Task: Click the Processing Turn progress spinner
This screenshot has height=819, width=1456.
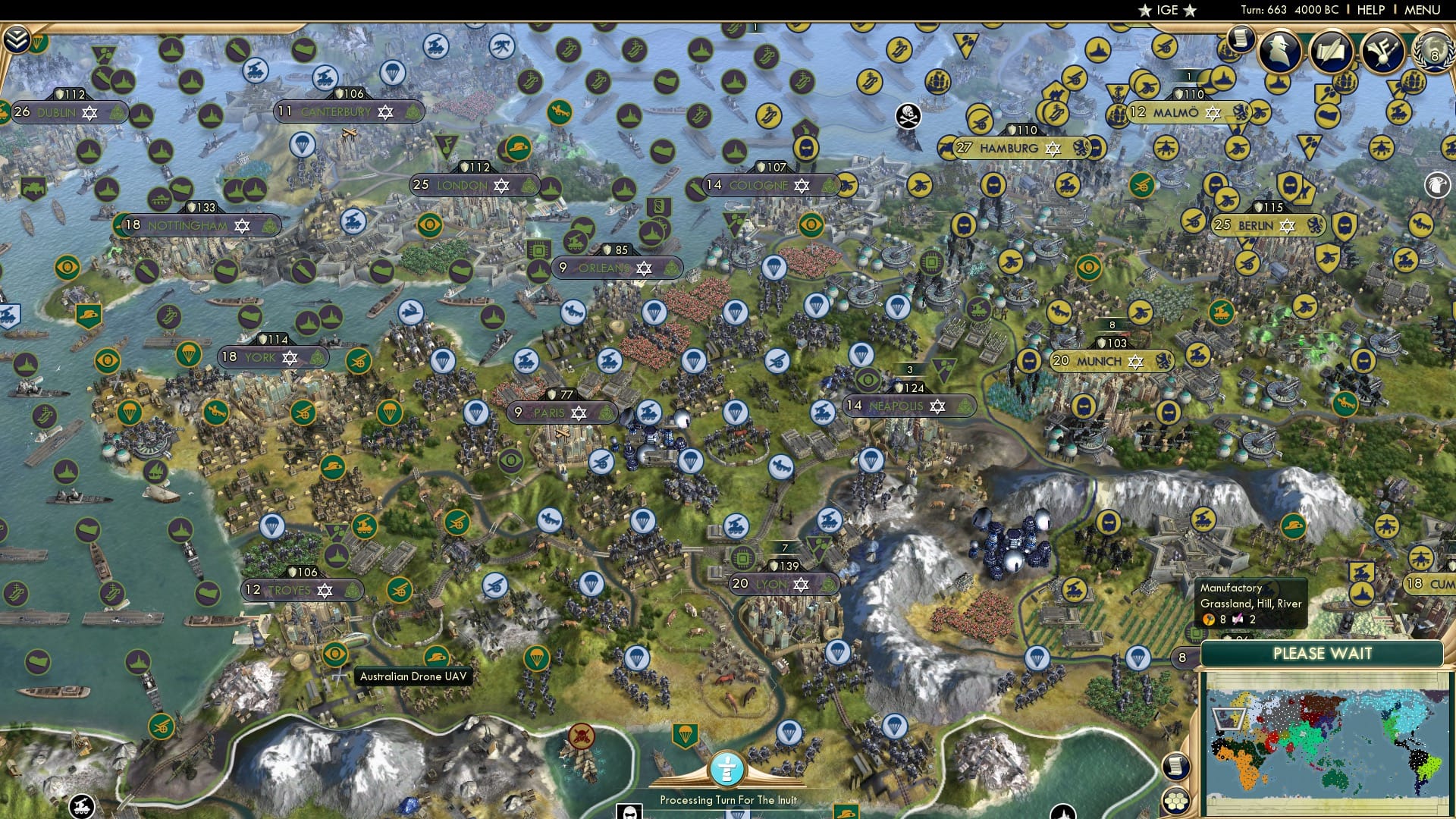Action: click(728, 768)
